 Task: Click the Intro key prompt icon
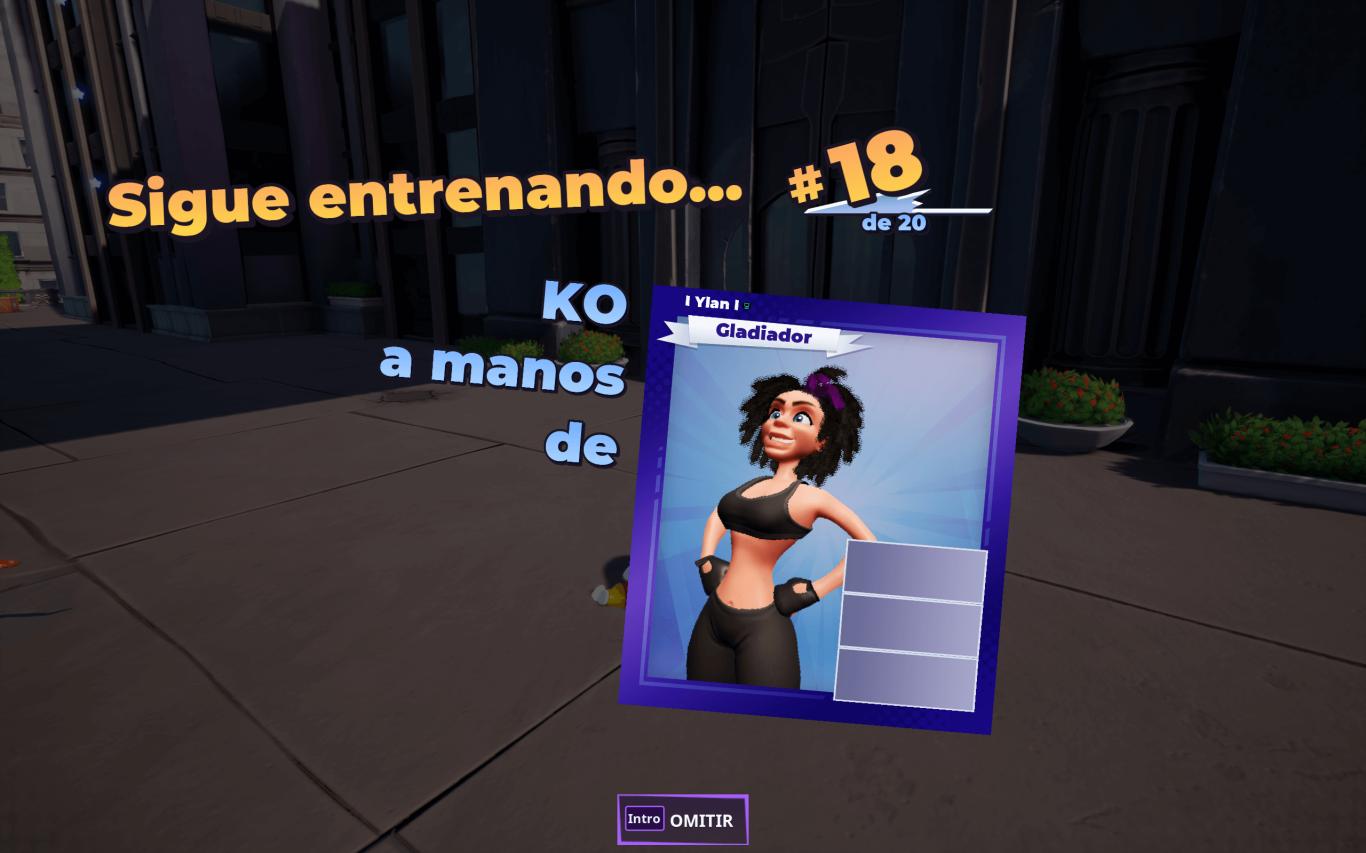643,819
